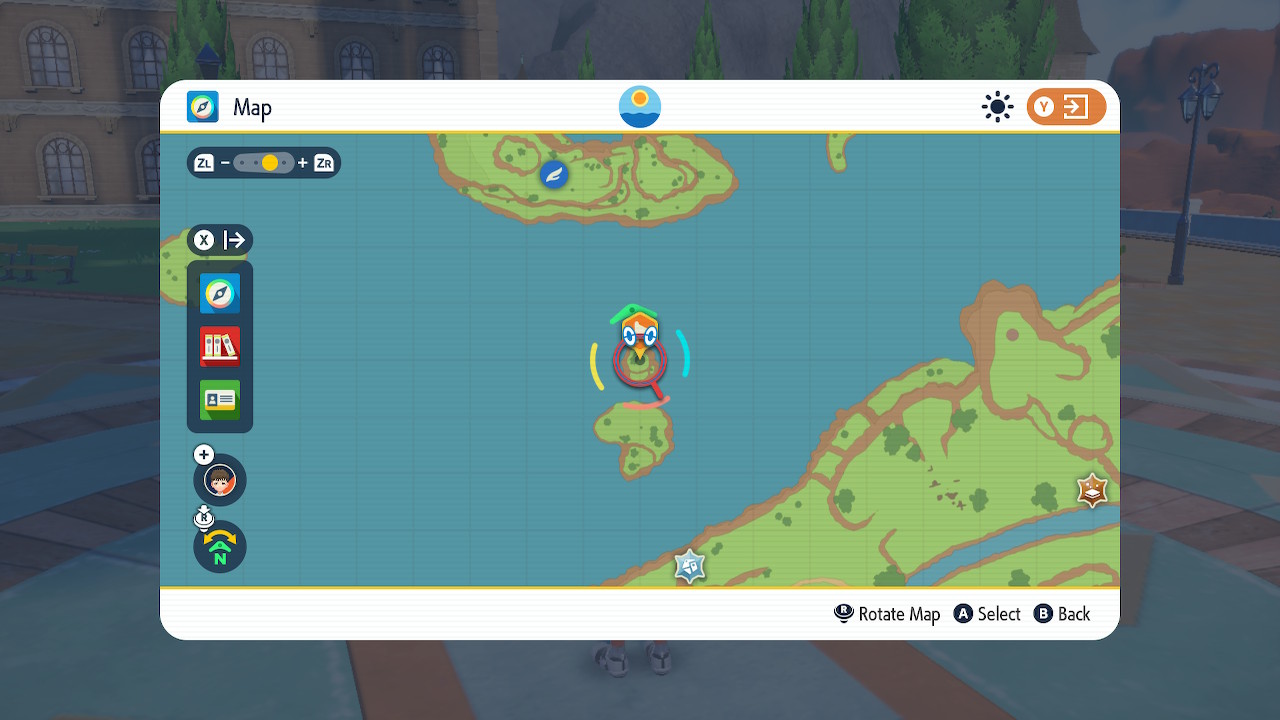This screenshot has width=1280, height=720.
Task: Click the sun weather icon in the header
Action: (997, 107)
